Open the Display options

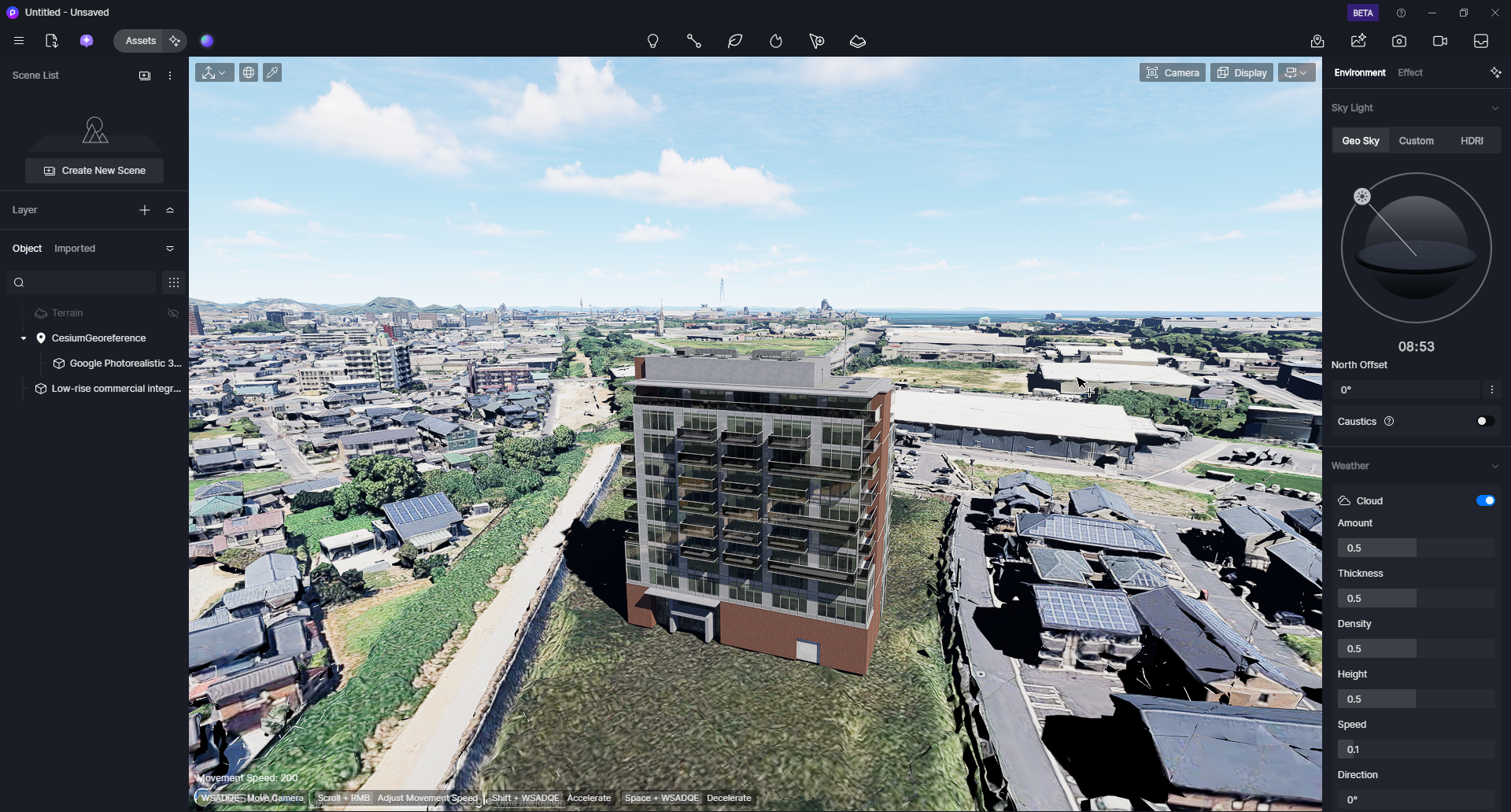tap(1241, 73)
